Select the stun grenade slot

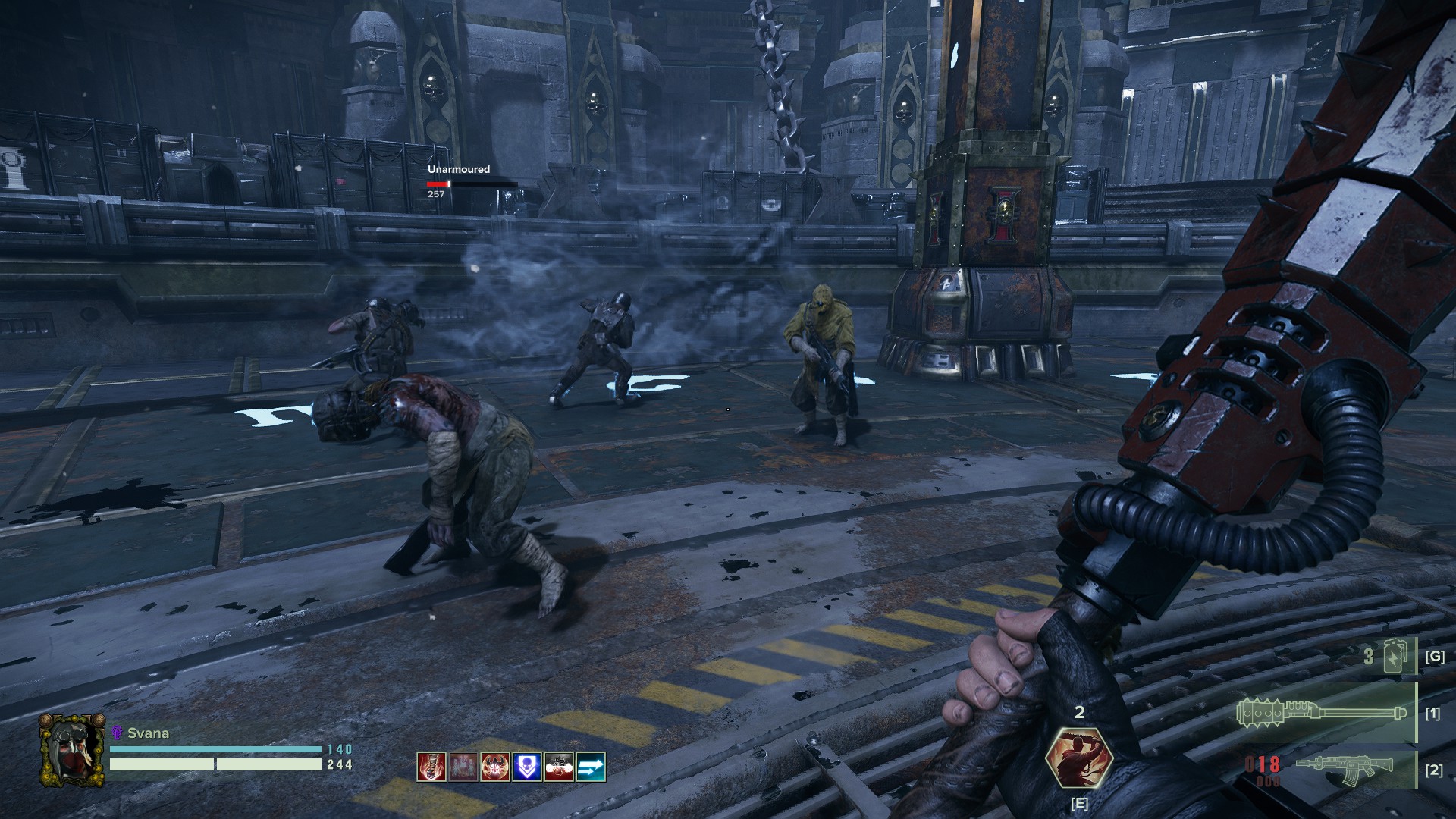(x=1394, y=657)
